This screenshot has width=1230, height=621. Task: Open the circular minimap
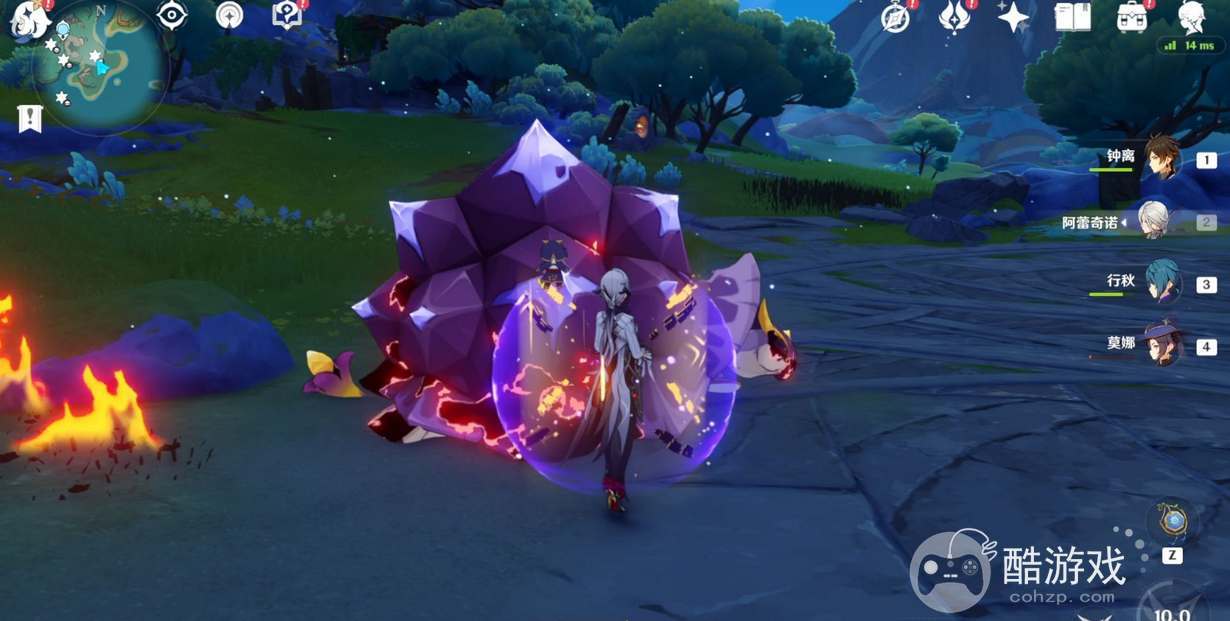pos(100,65)
